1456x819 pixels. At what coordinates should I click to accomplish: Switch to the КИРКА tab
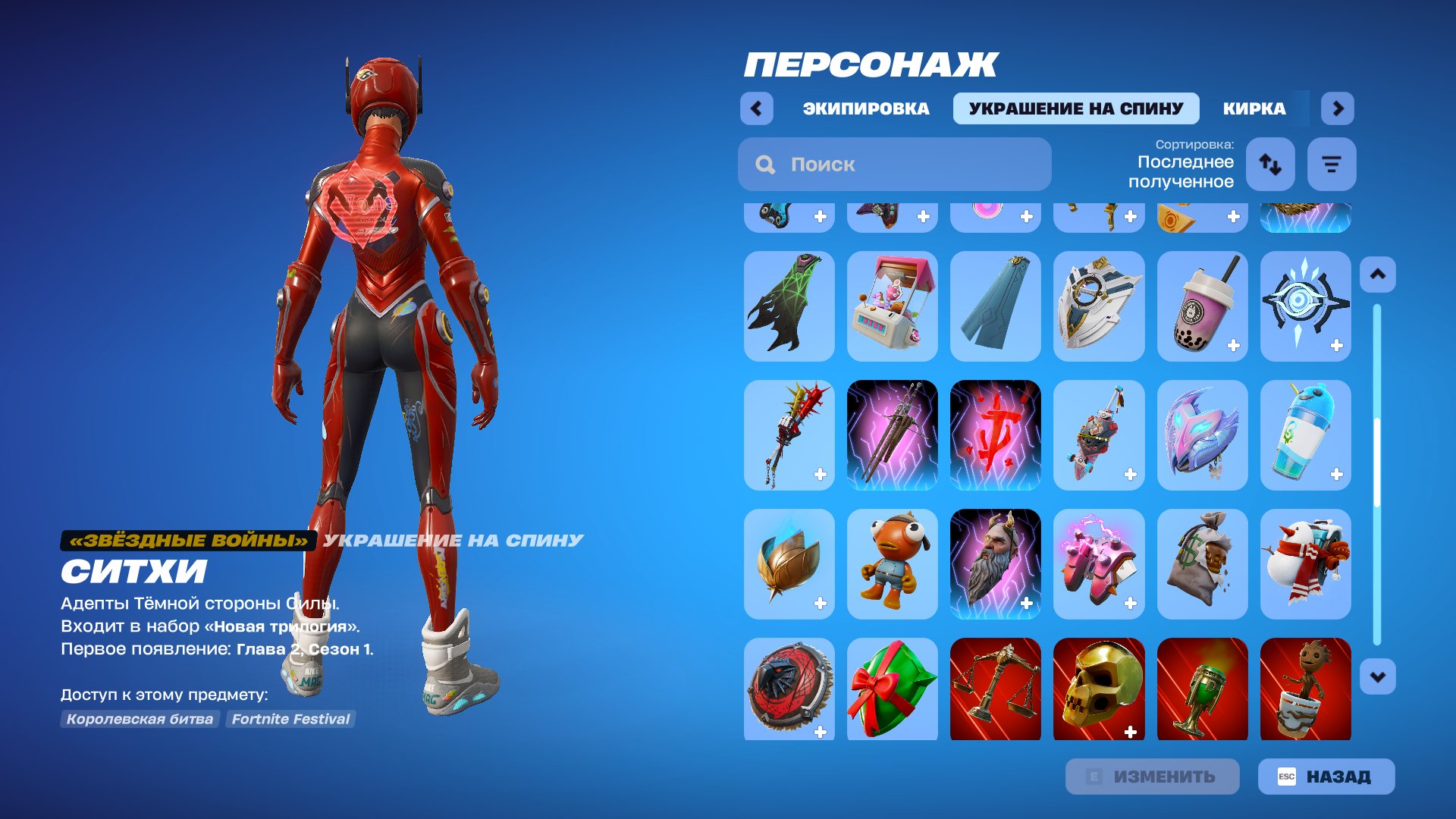[x=1253, y=108]
